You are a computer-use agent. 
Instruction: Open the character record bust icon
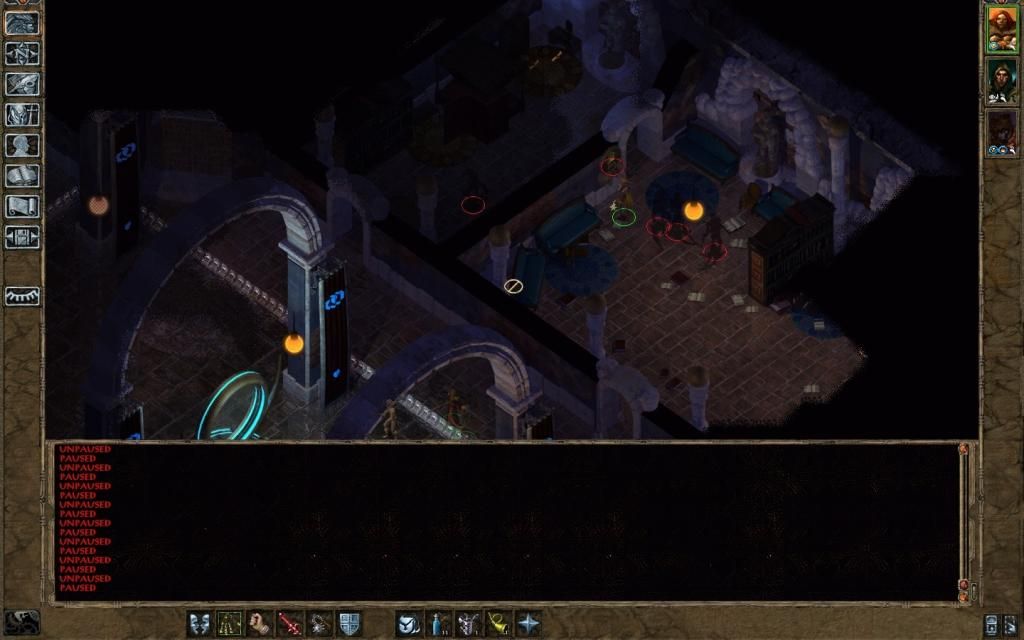pos(22,145)
